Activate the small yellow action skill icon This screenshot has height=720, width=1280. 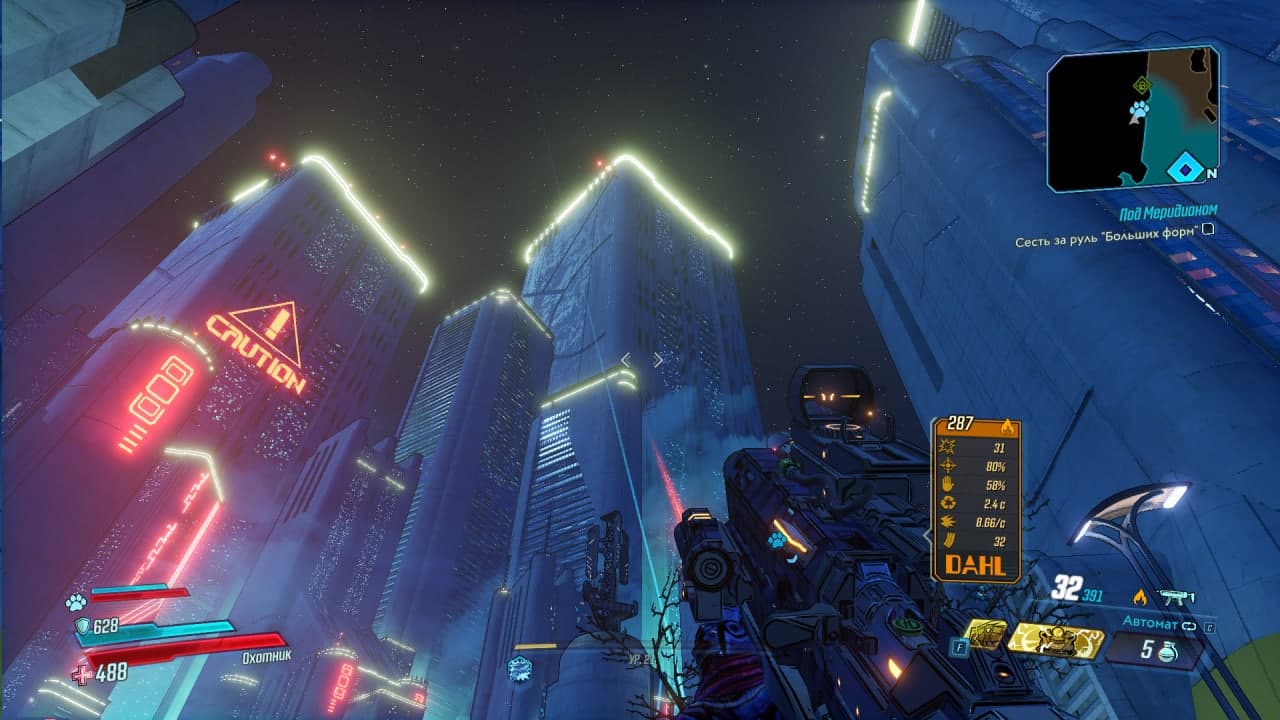(x=985, y=635)
